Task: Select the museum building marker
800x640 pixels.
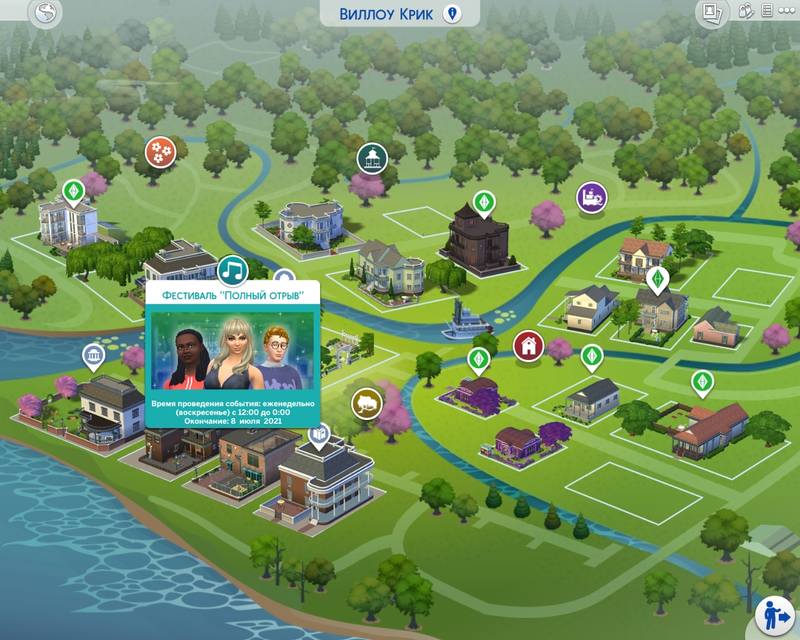Action: [94, 356]
